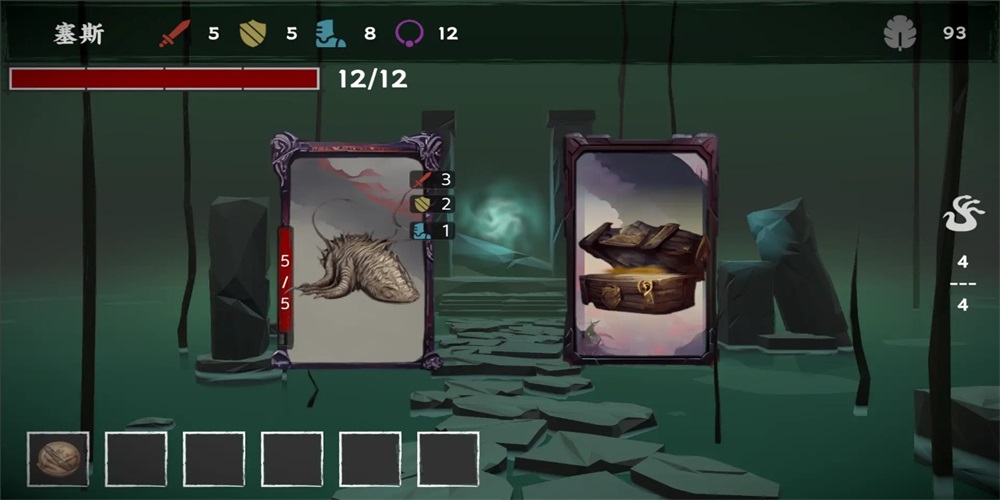
Task: Choose the treasure chest card
Action: pyautogui.click(x=640, y=250)
